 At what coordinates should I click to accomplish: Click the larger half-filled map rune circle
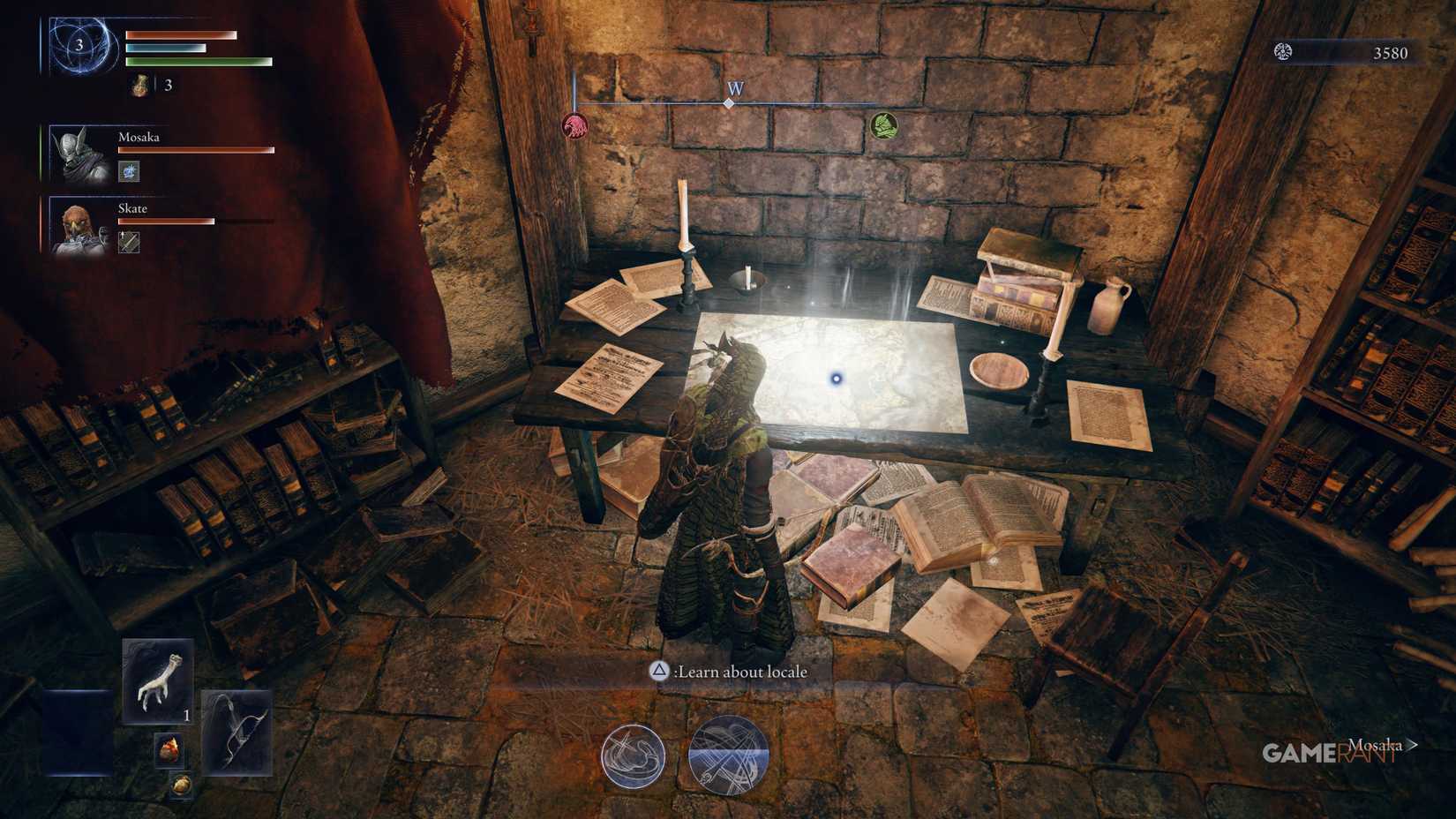tap(728, 757)
